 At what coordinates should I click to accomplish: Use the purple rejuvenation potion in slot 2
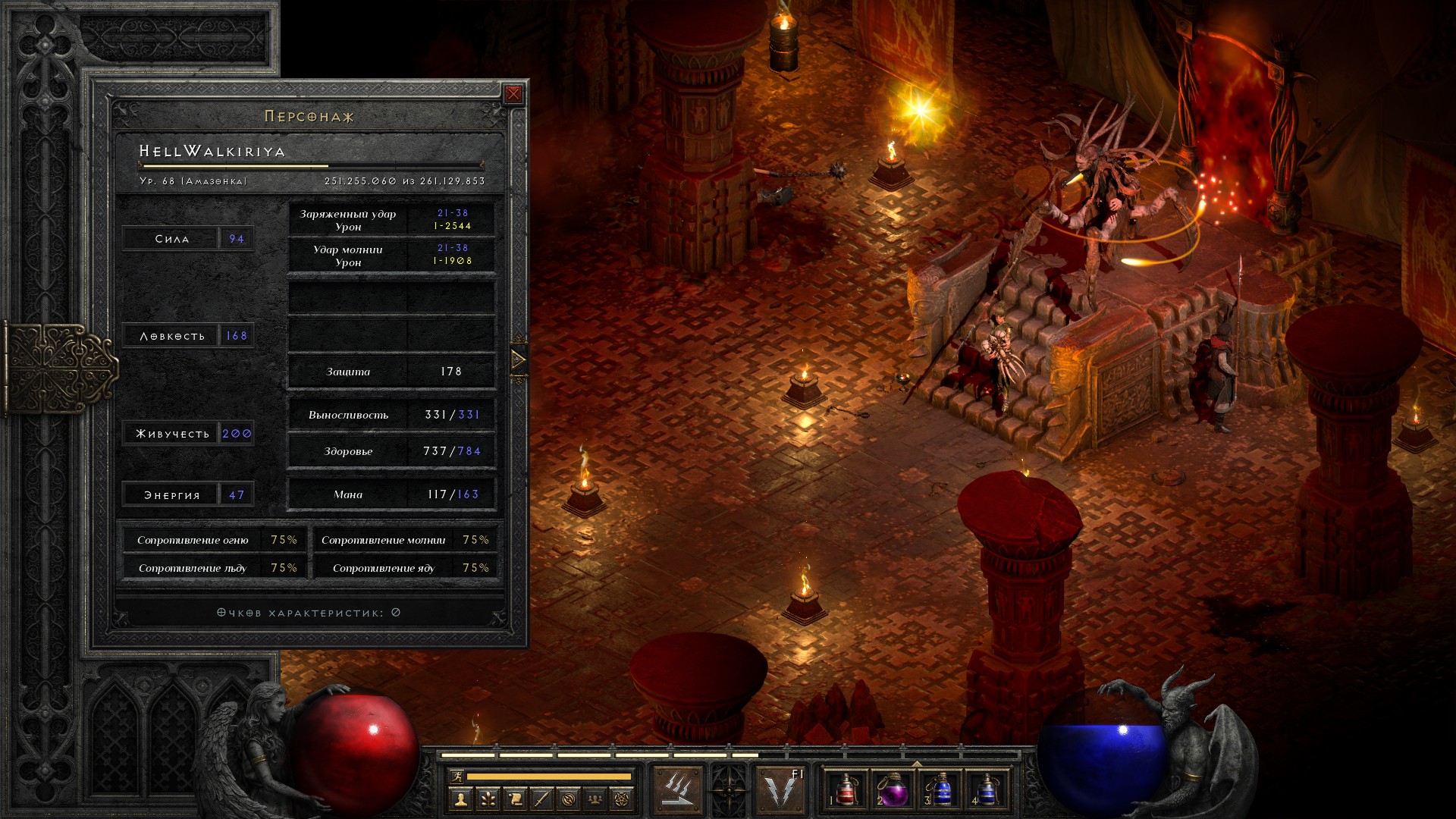point(893,789)
